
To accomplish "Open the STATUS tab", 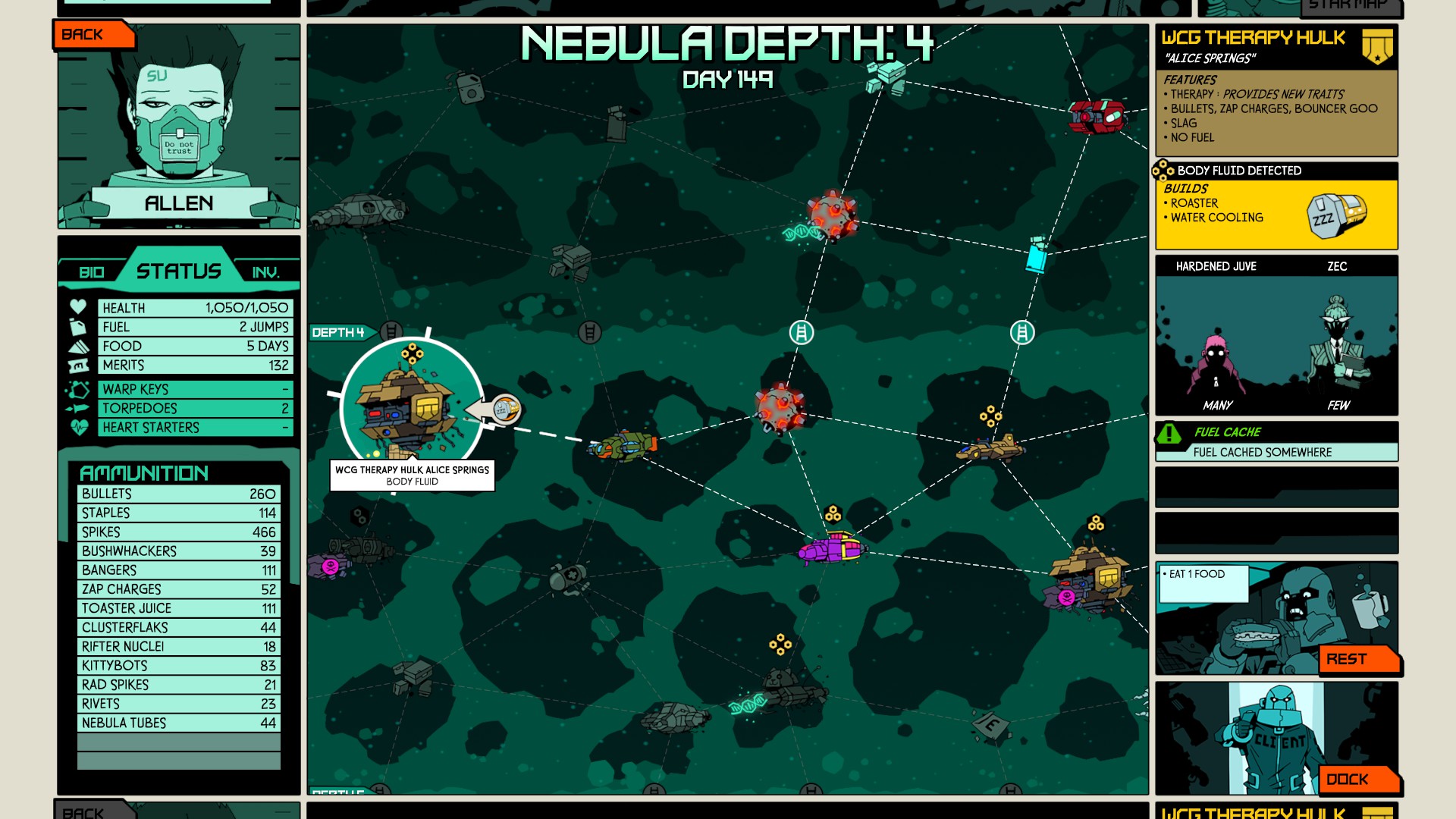I will click(179, 271).
